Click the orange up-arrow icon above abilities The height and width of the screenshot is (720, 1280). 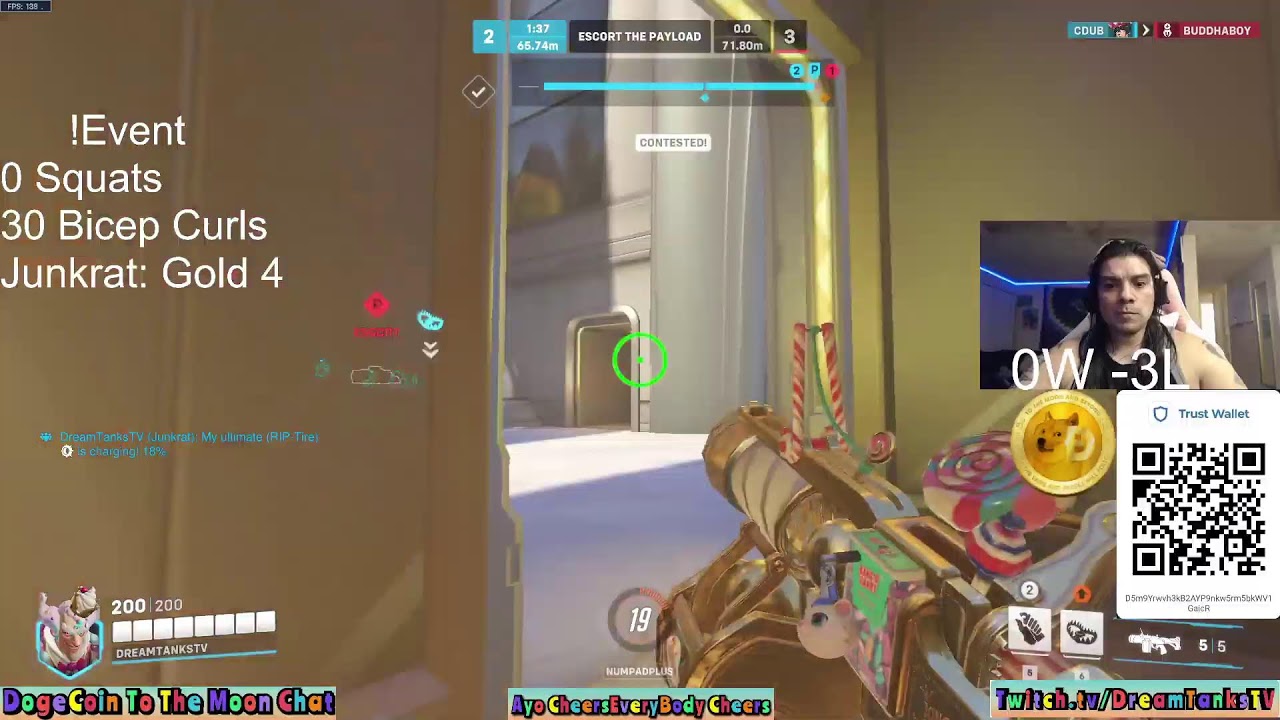pos(1081,594)
